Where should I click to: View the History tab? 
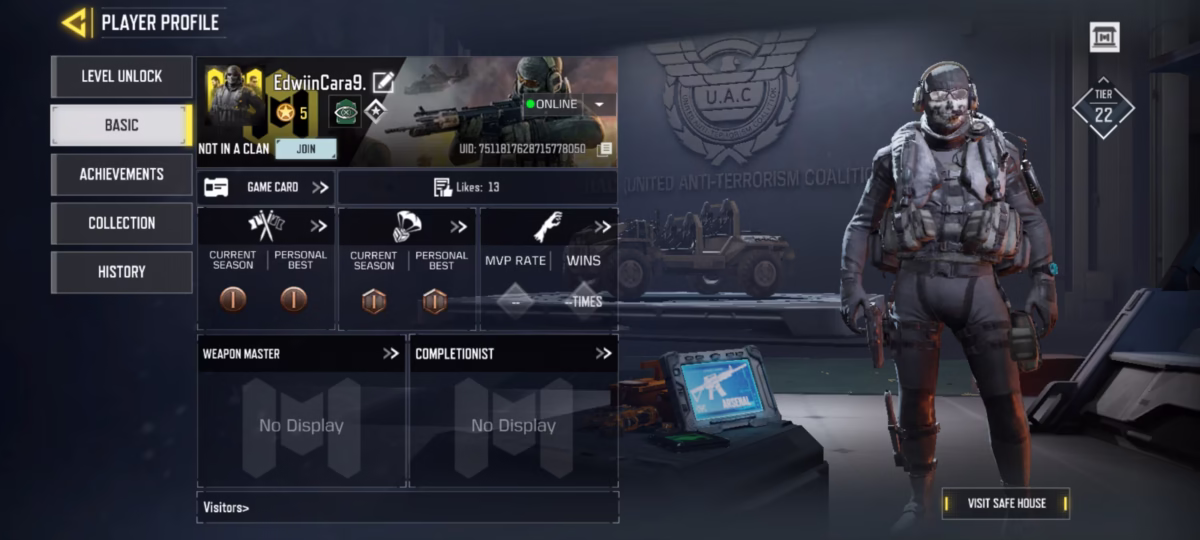point(121,272)
